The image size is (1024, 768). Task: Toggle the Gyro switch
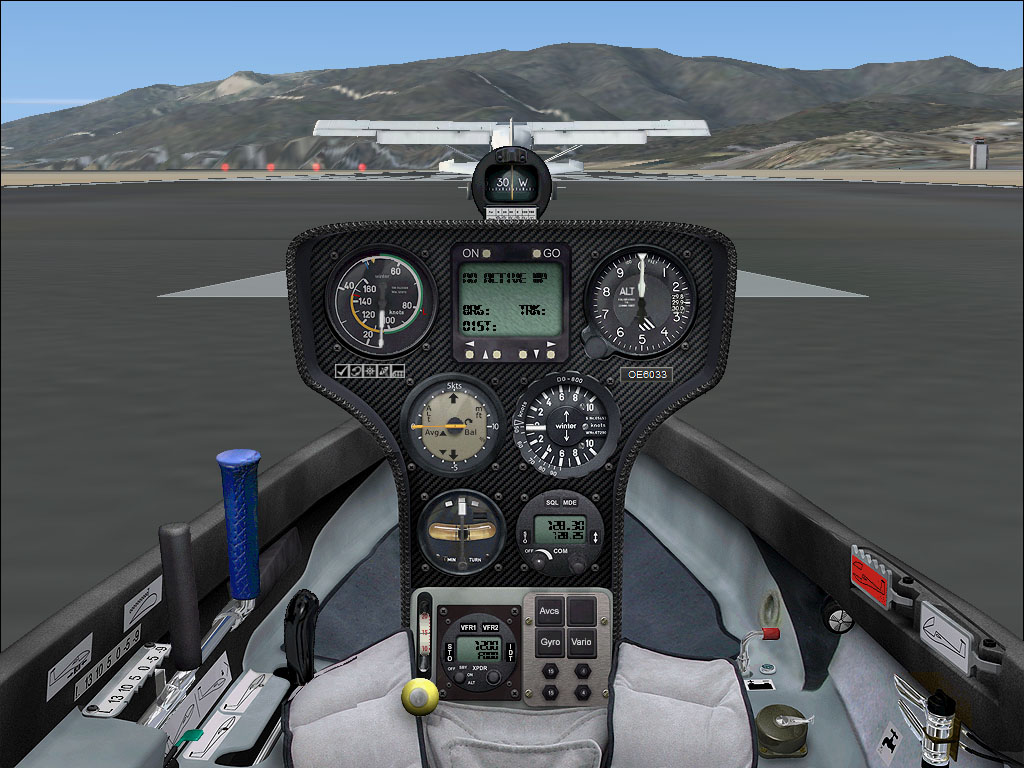click(549, 641)
